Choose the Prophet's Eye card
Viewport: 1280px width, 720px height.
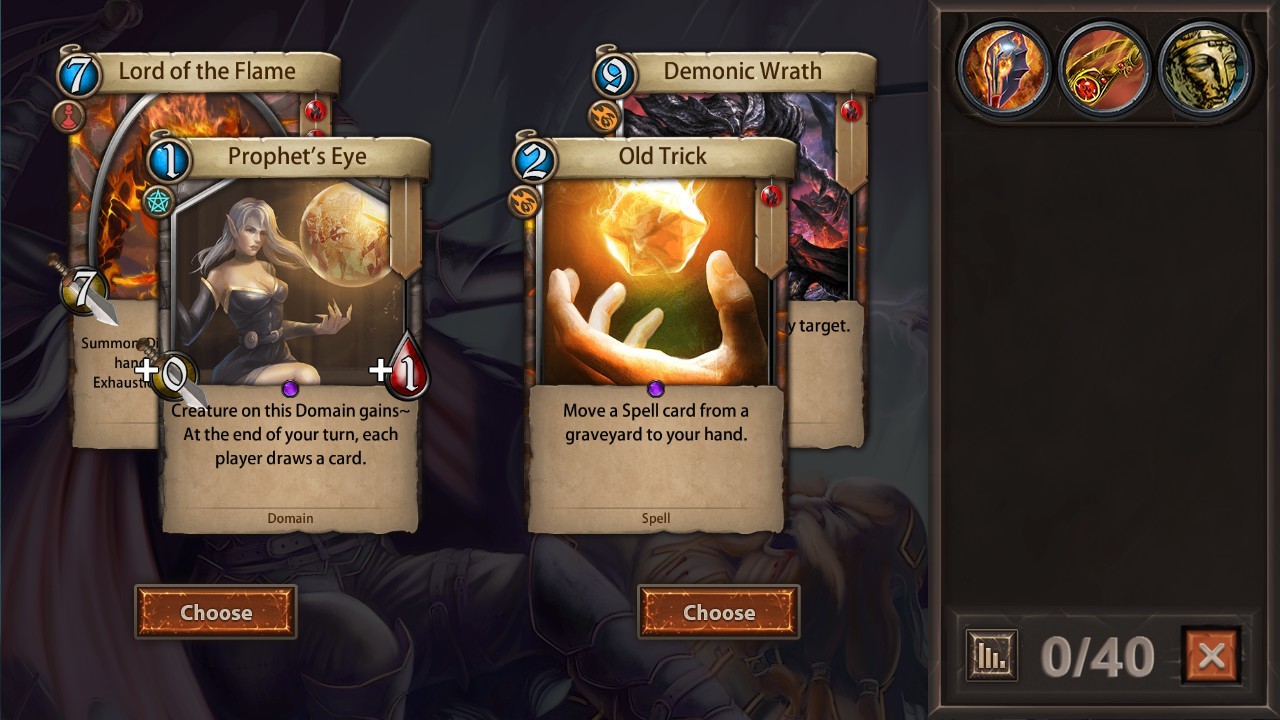(217, 613)
